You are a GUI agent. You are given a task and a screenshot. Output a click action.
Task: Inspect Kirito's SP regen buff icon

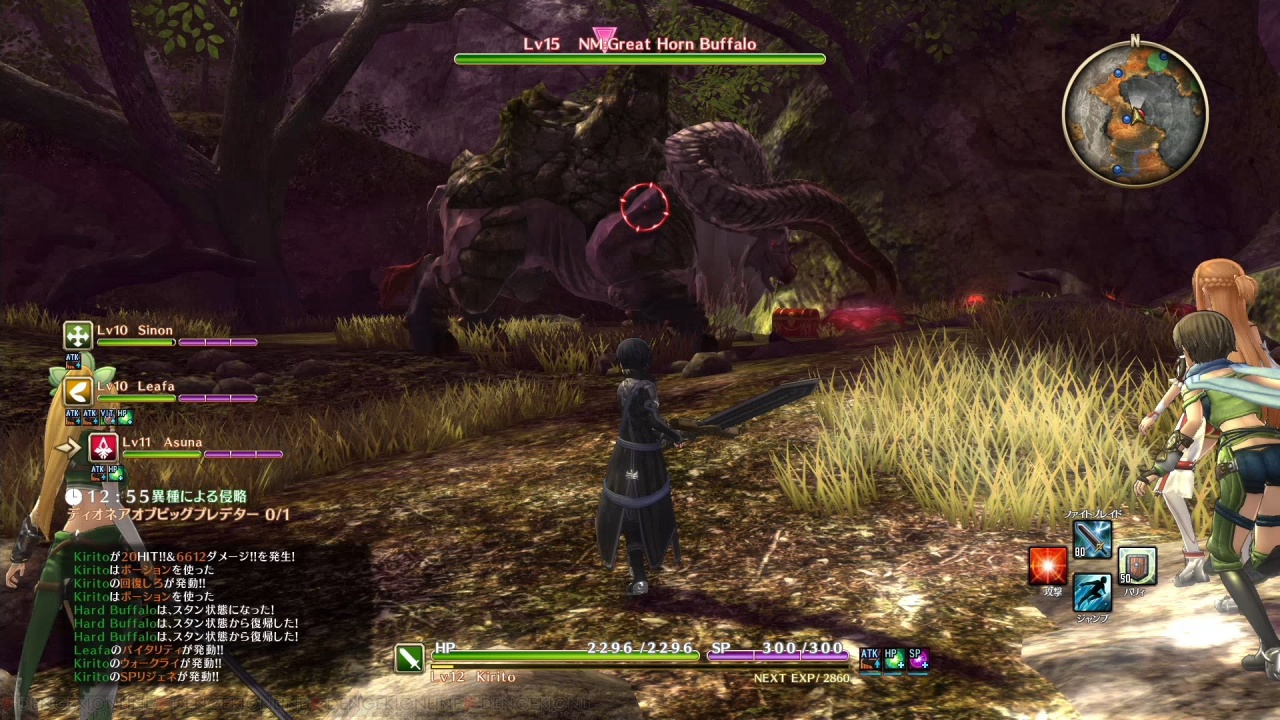918,658
